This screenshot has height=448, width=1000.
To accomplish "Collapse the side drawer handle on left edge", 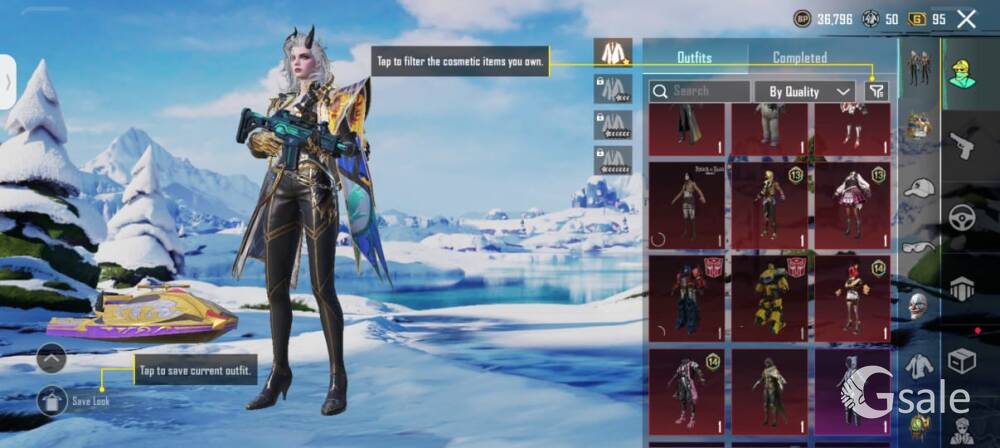I will coord(7,82).
